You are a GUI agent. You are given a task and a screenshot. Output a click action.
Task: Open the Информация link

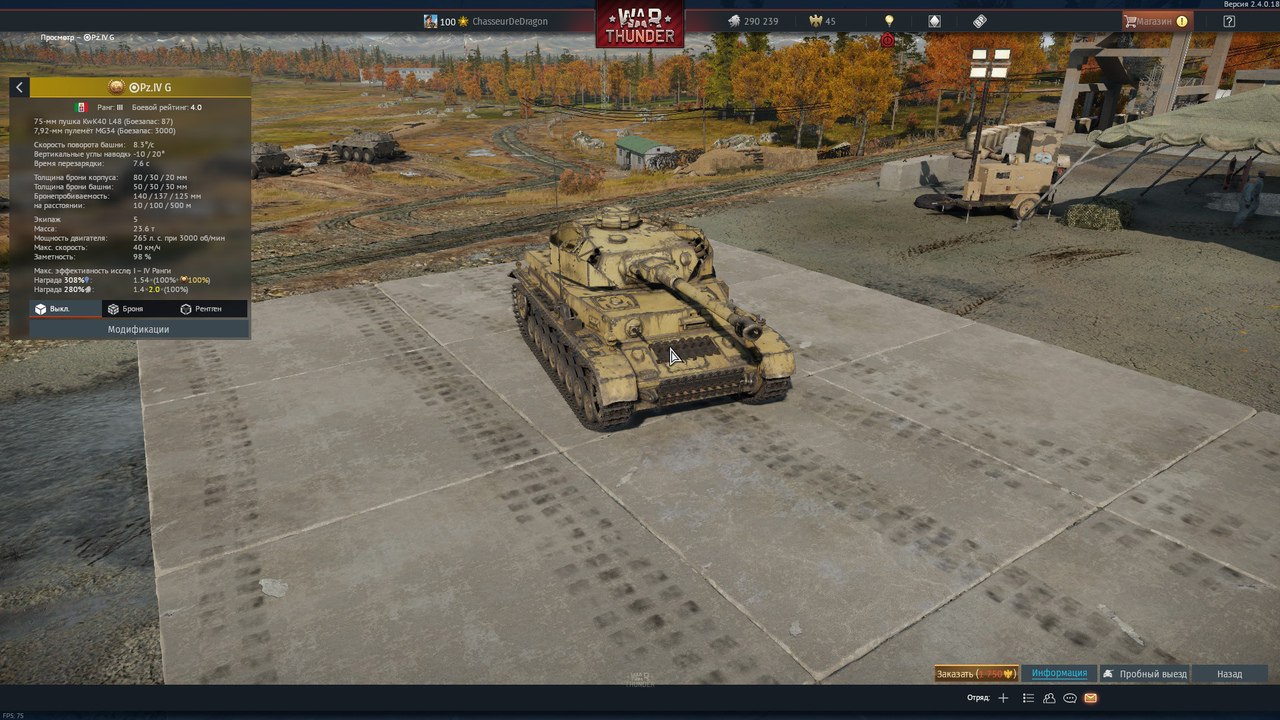point(1059,674)
